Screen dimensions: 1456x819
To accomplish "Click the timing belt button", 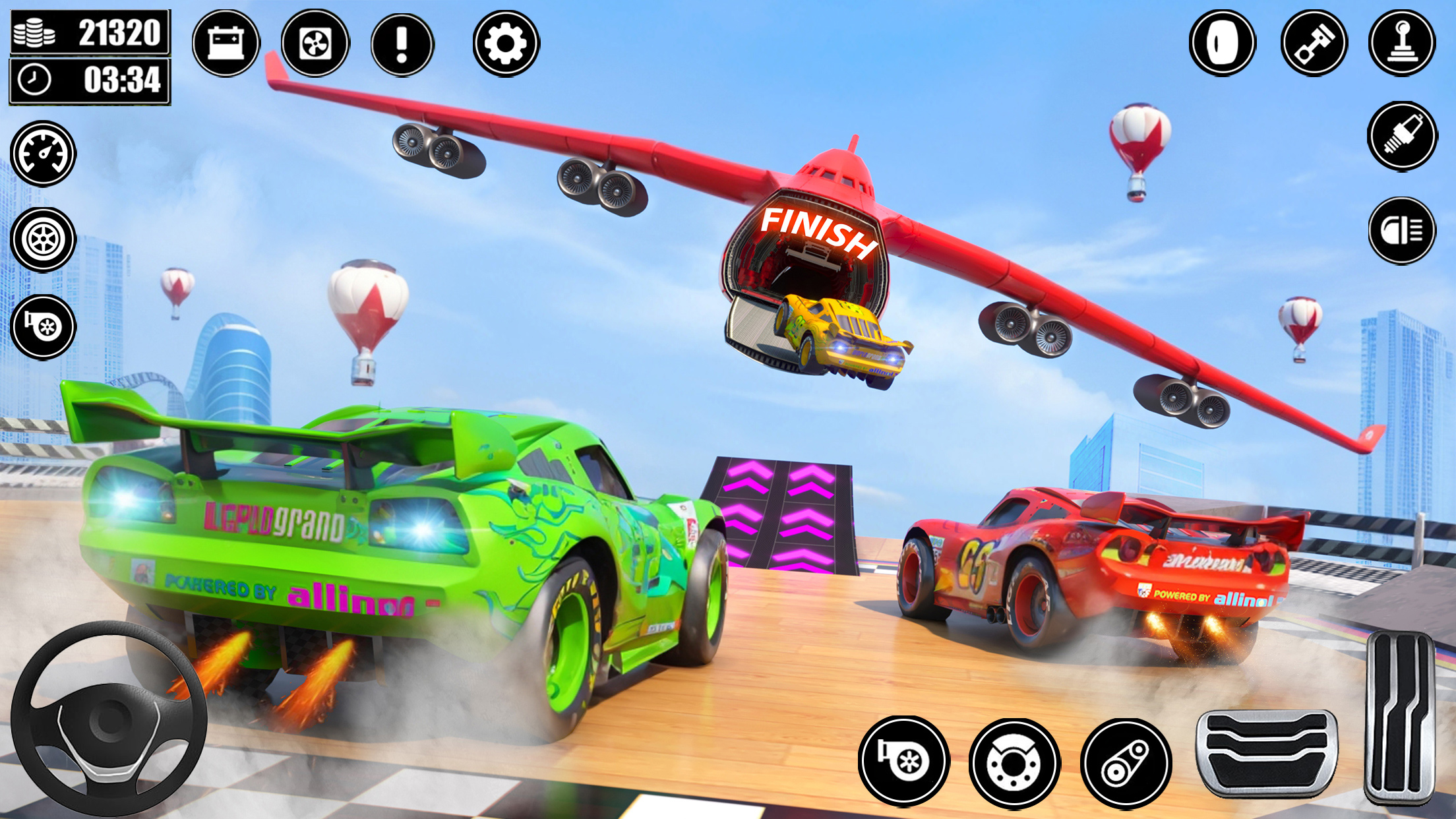I will [x=1126, y=763].
